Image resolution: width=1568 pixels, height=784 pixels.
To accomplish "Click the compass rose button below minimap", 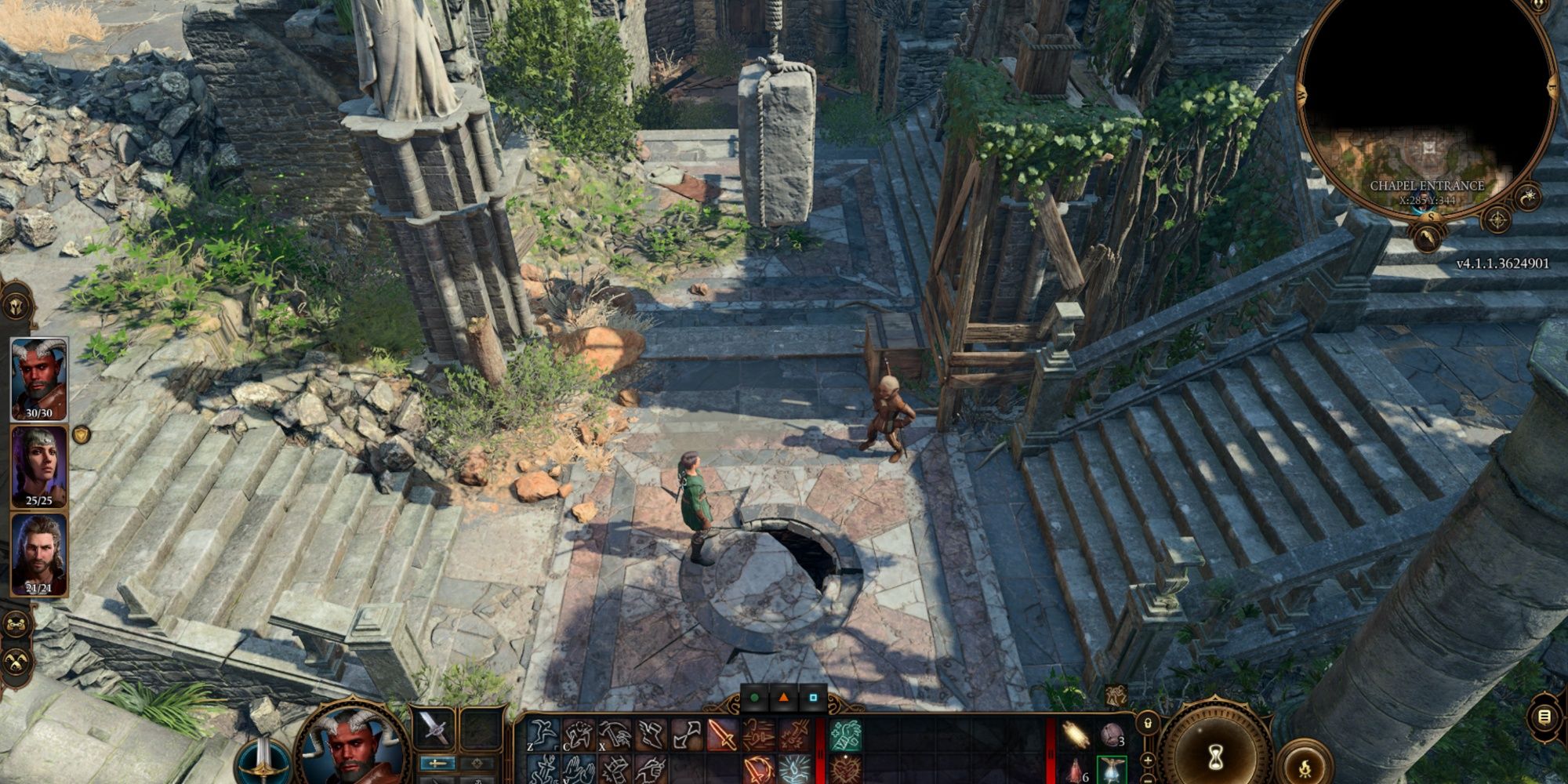I will 1497,220.
